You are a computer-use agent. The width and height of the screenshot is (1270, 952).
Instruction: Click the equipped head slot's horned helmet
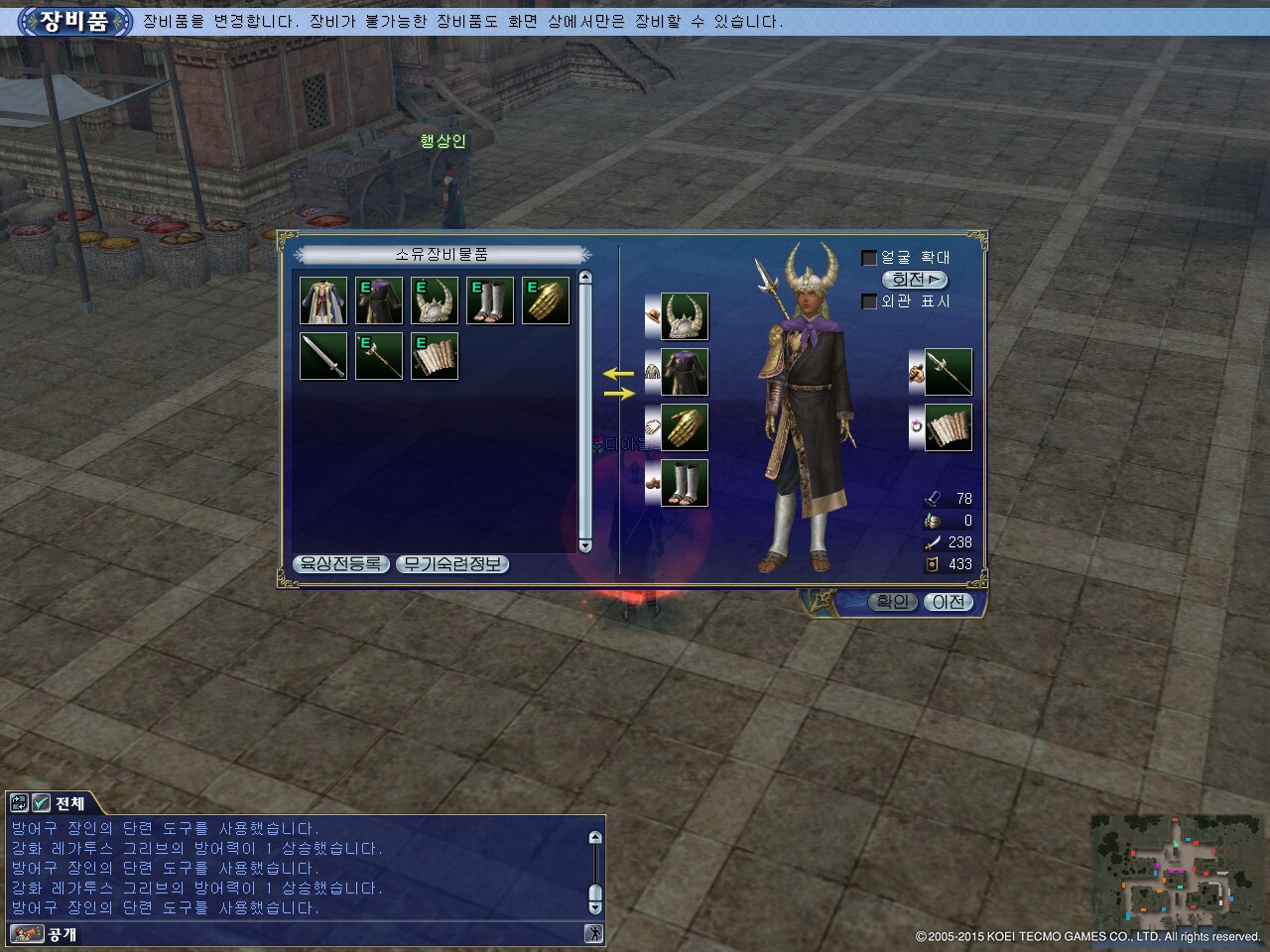[x=685, y=317]
